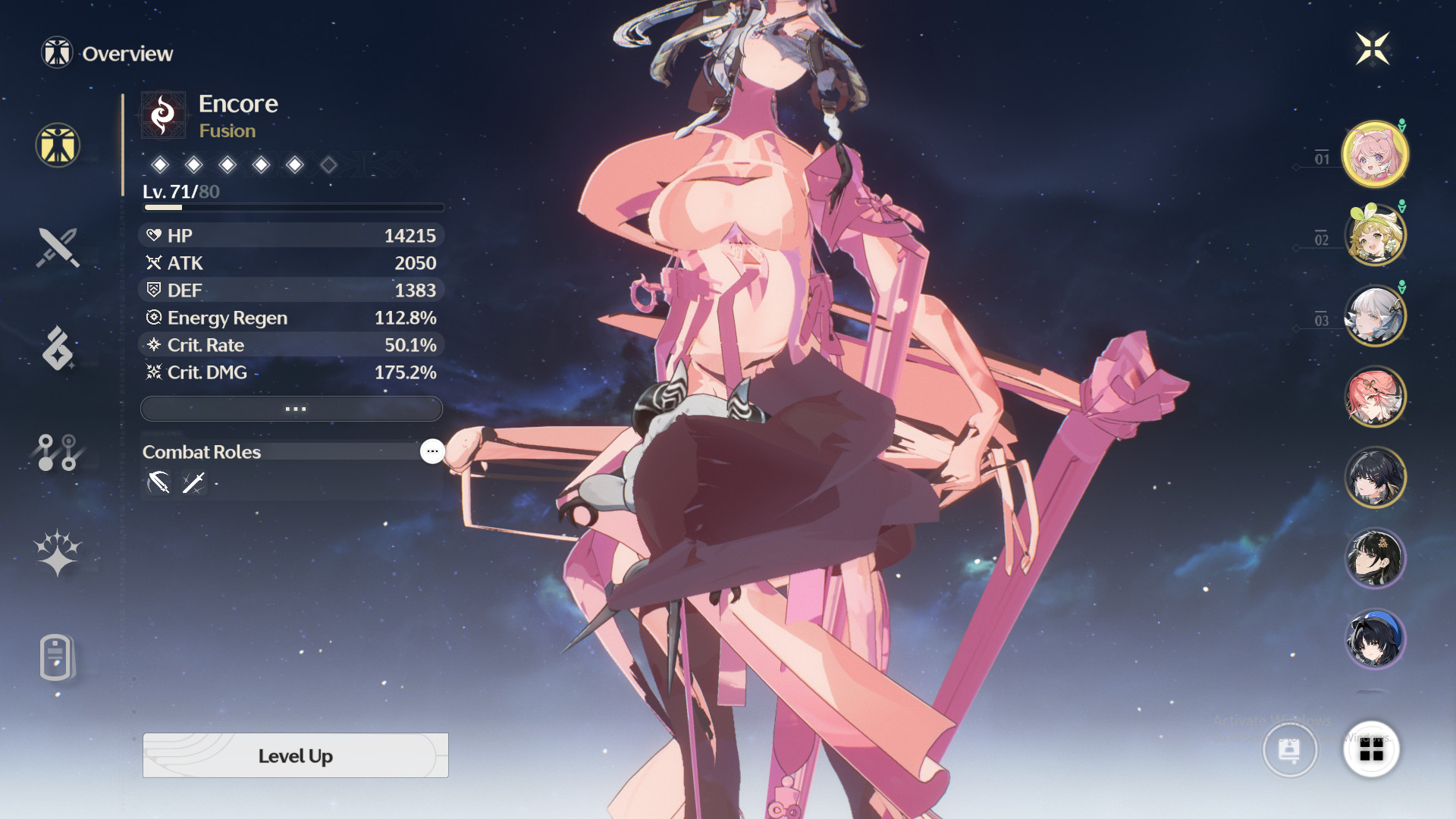The height and width of the screenshot is (819, 1456).
Task: Click the circular button left of the grid button
Action: [x=1289, y=750]
